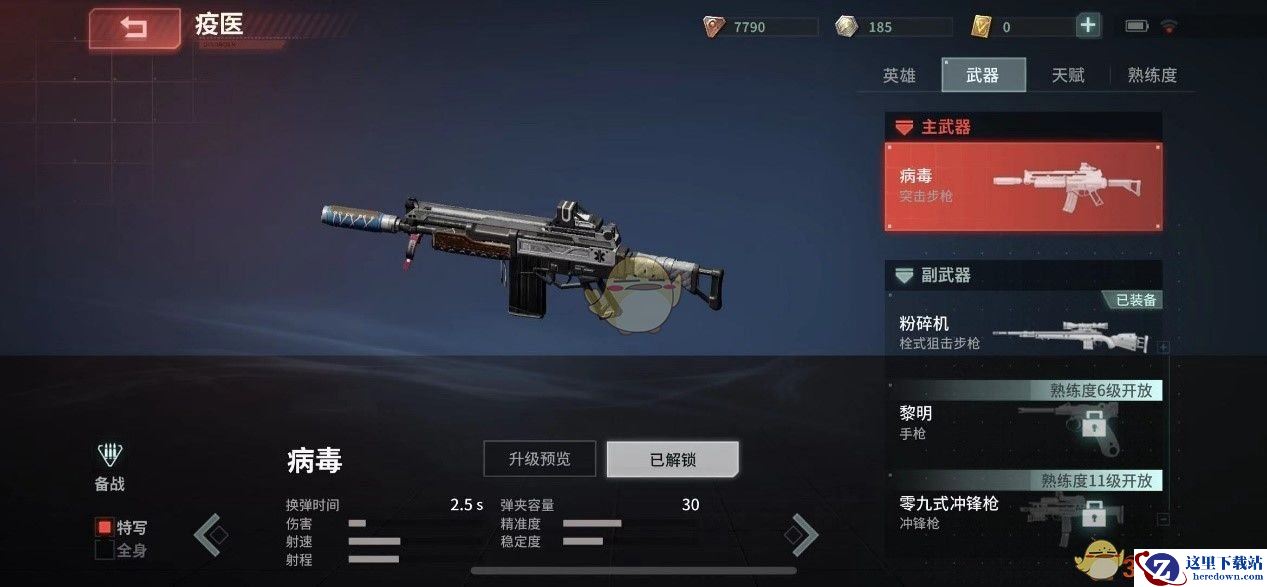Show previous weapon with left arrow
This screenshot has width=1267, height=587.
click(x=209, y=535)
